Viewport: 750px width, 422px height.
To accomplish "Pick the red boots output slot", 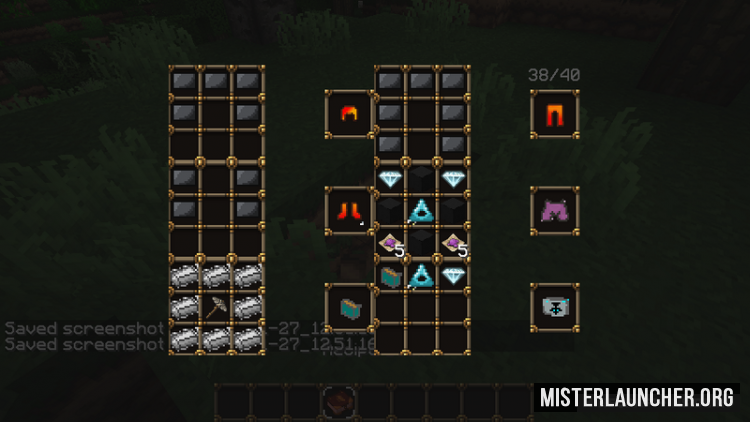I will pyautogui.click(x=349, y=211).
